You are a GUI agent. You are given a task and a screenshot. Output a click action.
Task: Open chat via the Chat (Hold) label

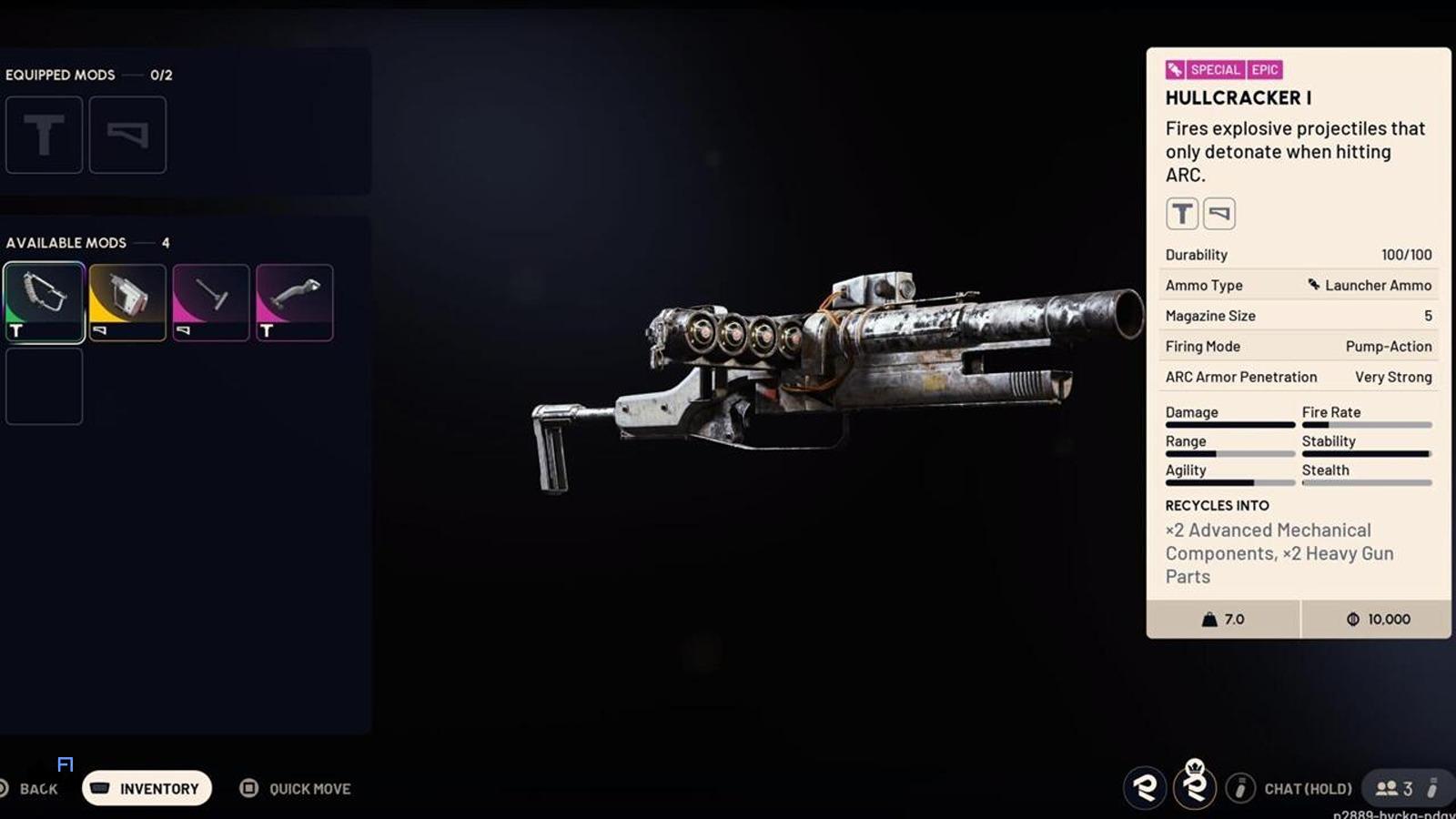1307,789
